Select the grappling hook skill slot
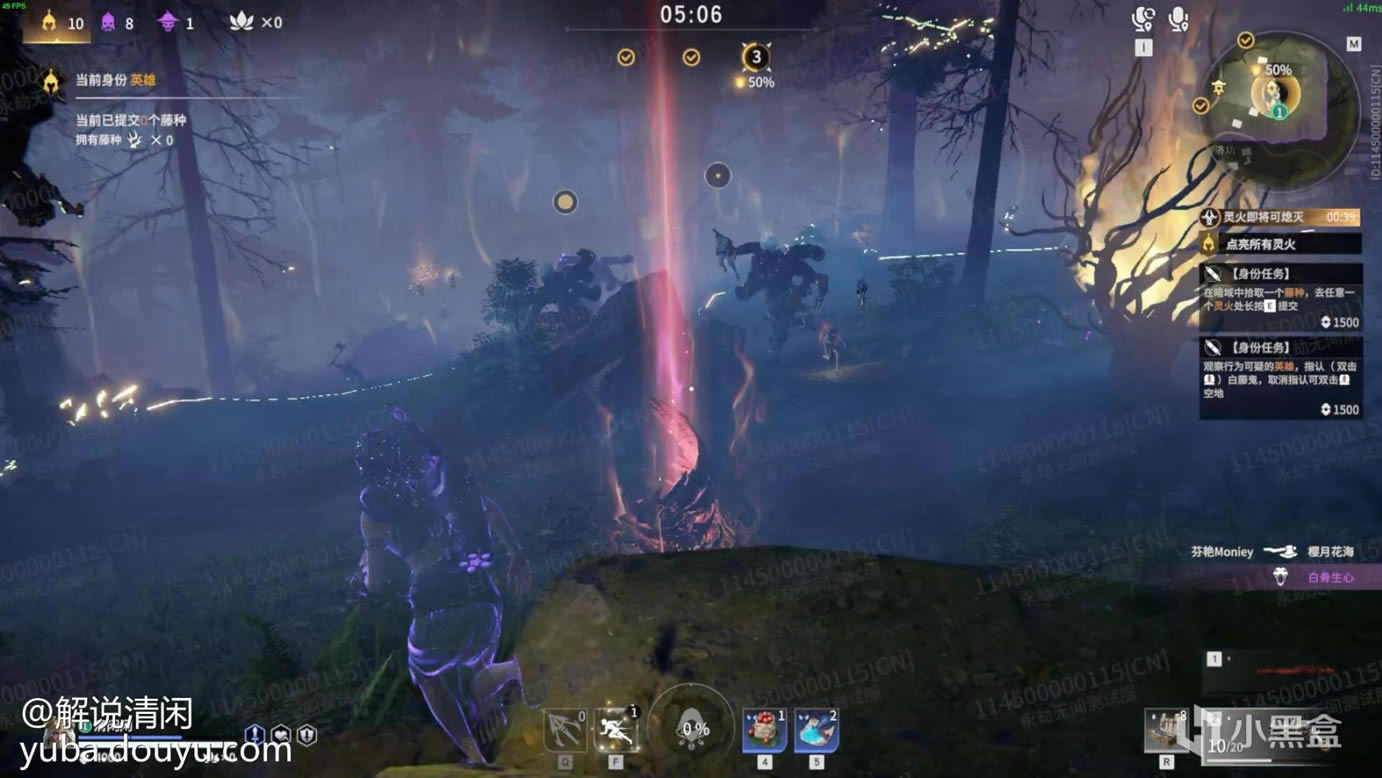This screenshot has height=778, width=1382. click(x=565, y=730)
